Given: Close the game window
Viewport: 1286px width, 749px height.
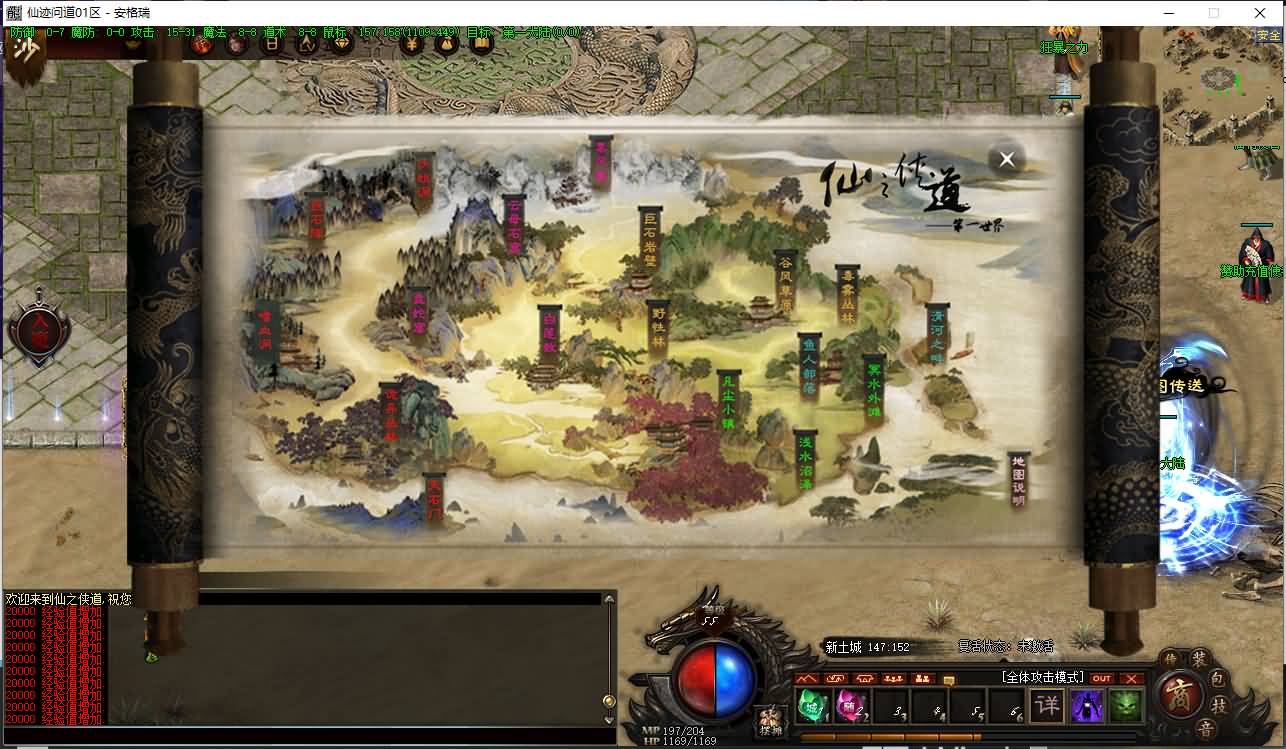Looking at the screenshot, I should [1260, 13].
